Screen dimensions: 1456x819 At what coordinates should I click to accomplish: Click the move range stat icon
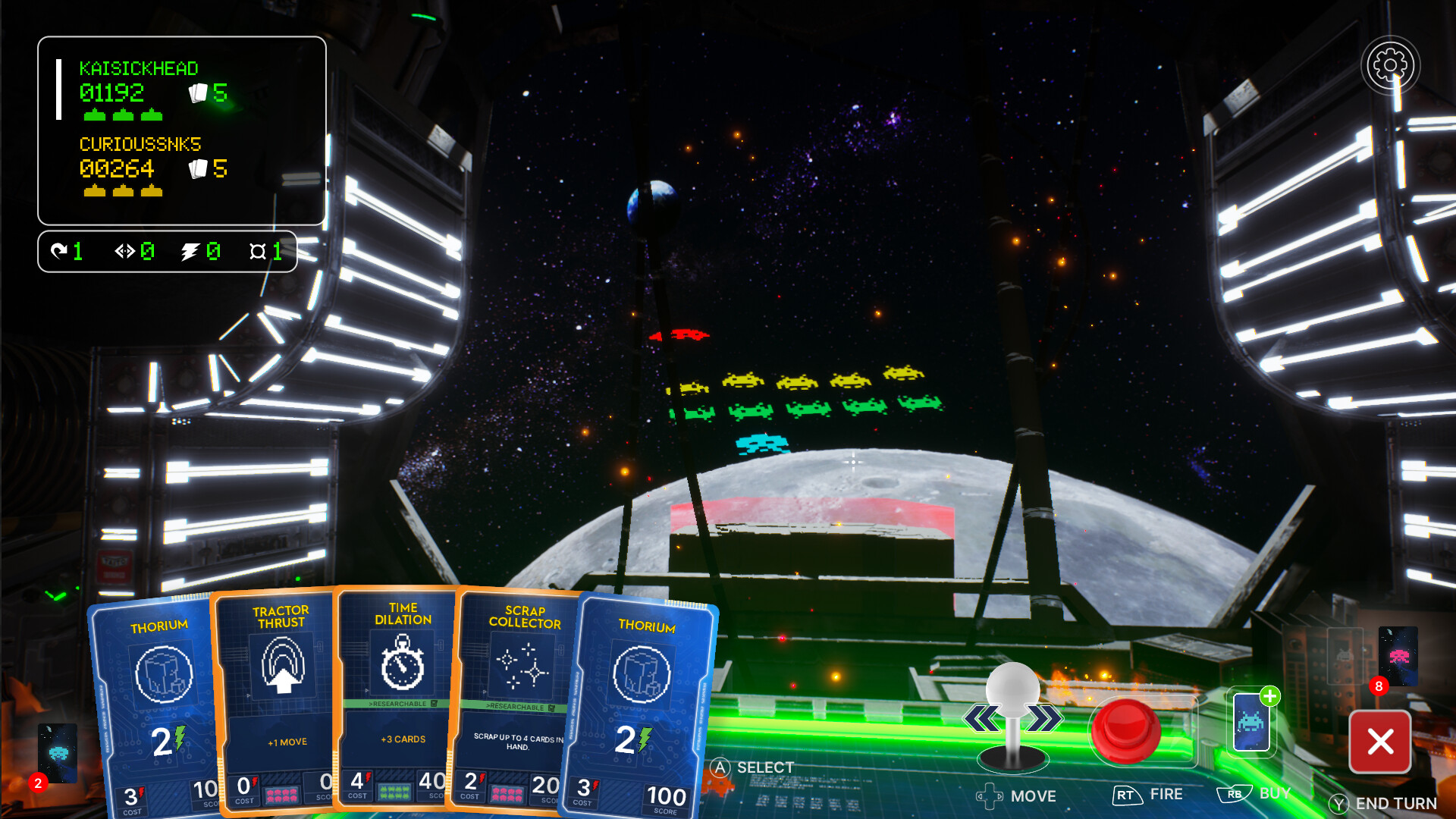point(125,251)
